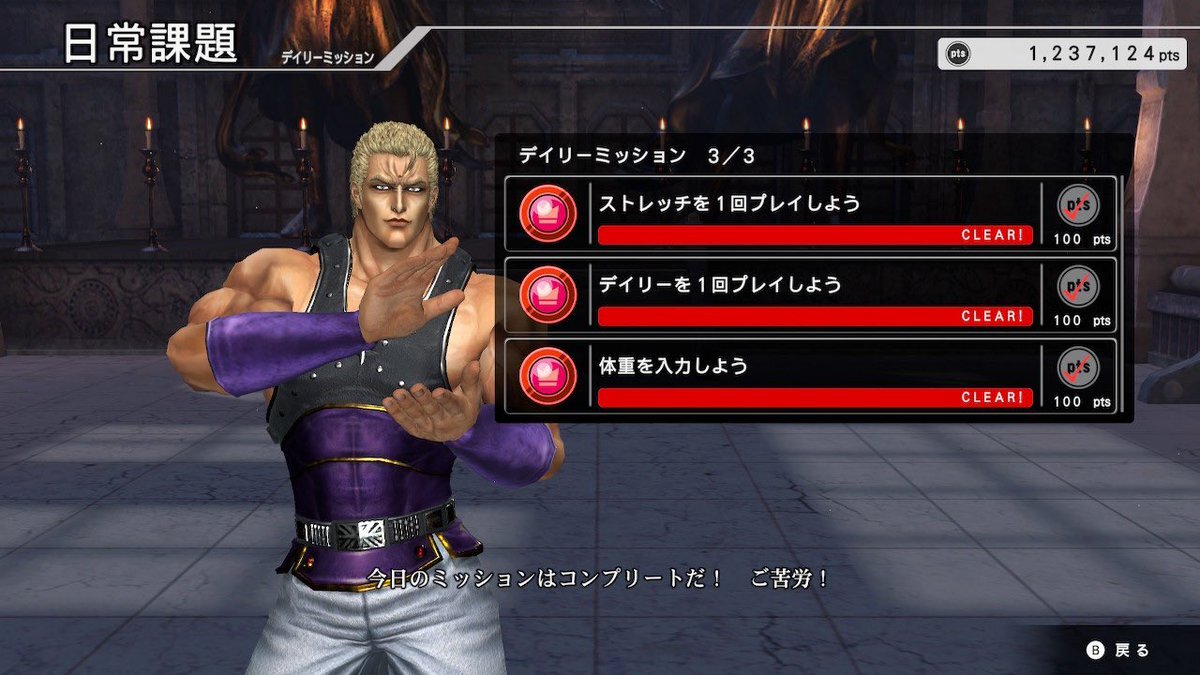The width and height of the screenshot is (1200, 675).
Task: Go back with the 戻る button
Action: [1119, 650]
